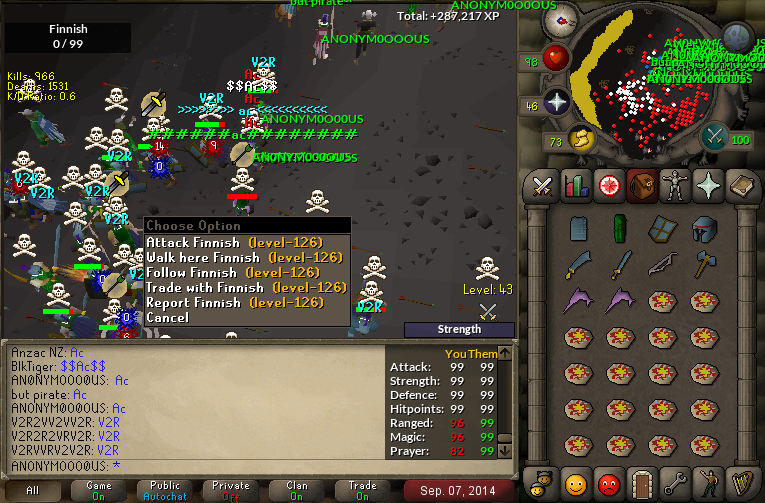Select Walk here Finnish option
This screenshot has width=765, height=503.
(205, 258)
